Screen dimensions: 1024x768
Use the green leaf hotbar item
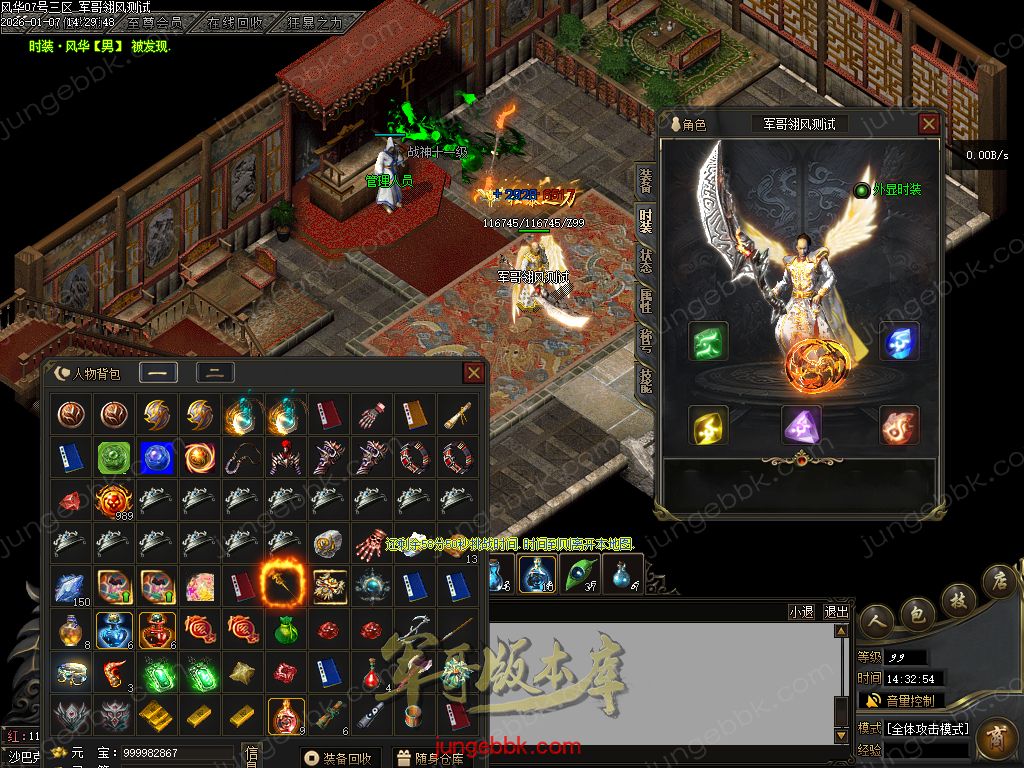[x=580, y=574]
